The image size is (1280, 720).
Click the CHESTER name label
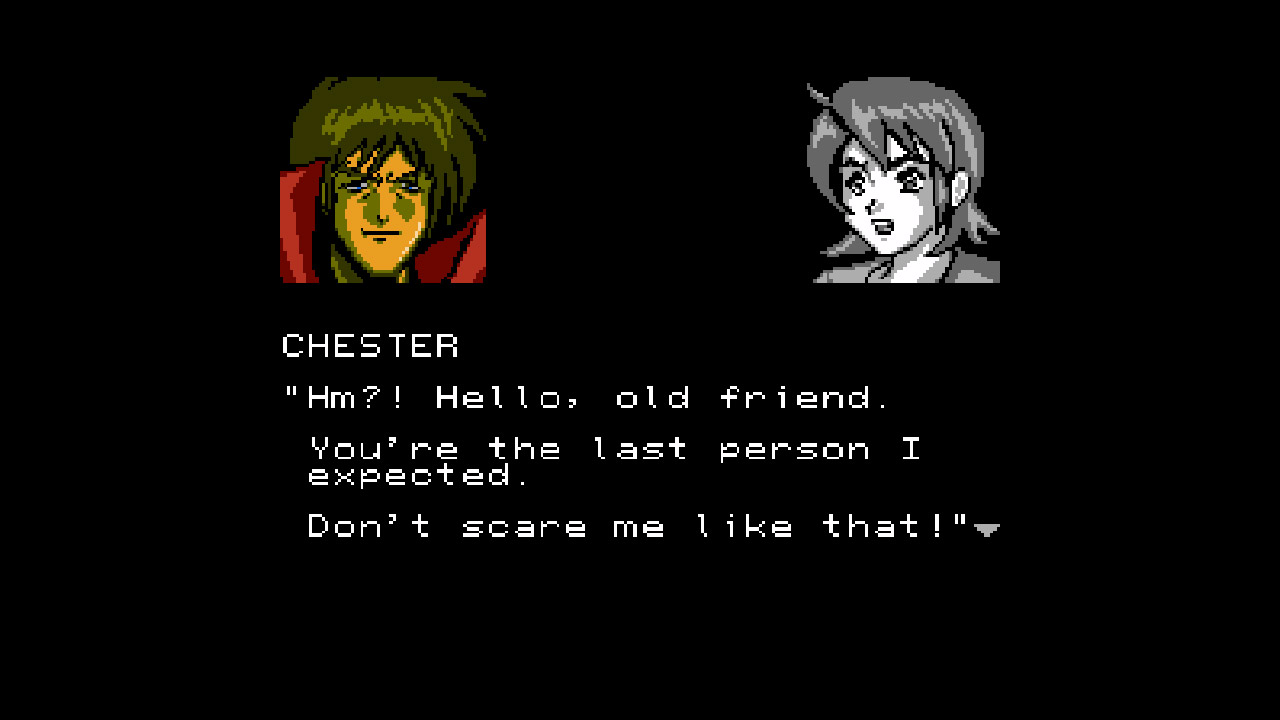371,347
